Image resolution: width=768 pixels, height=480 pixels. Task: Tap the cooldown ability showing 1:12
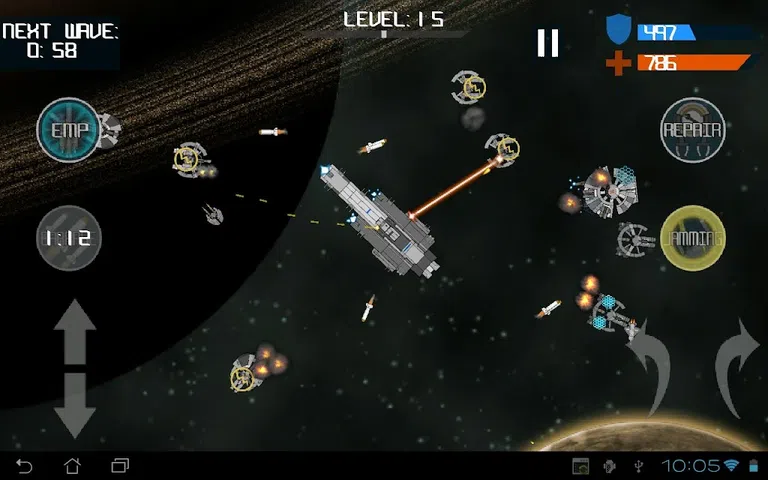69,238
